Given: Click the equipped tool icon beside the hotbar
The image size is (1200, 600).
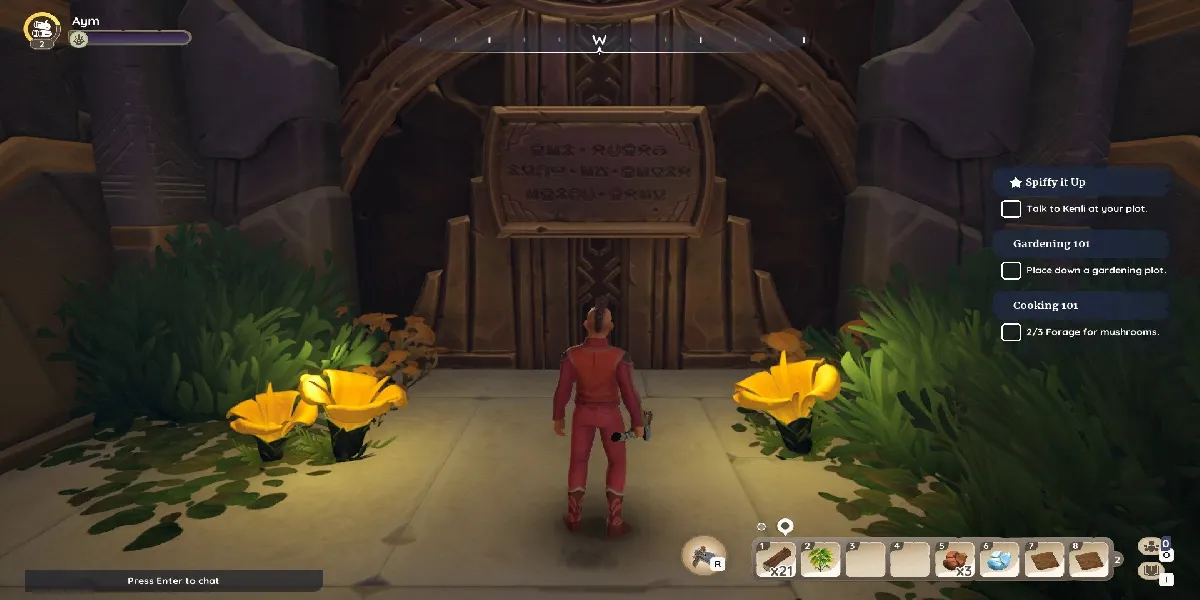Looking at the screenshot, I should [x=705, y=554].
